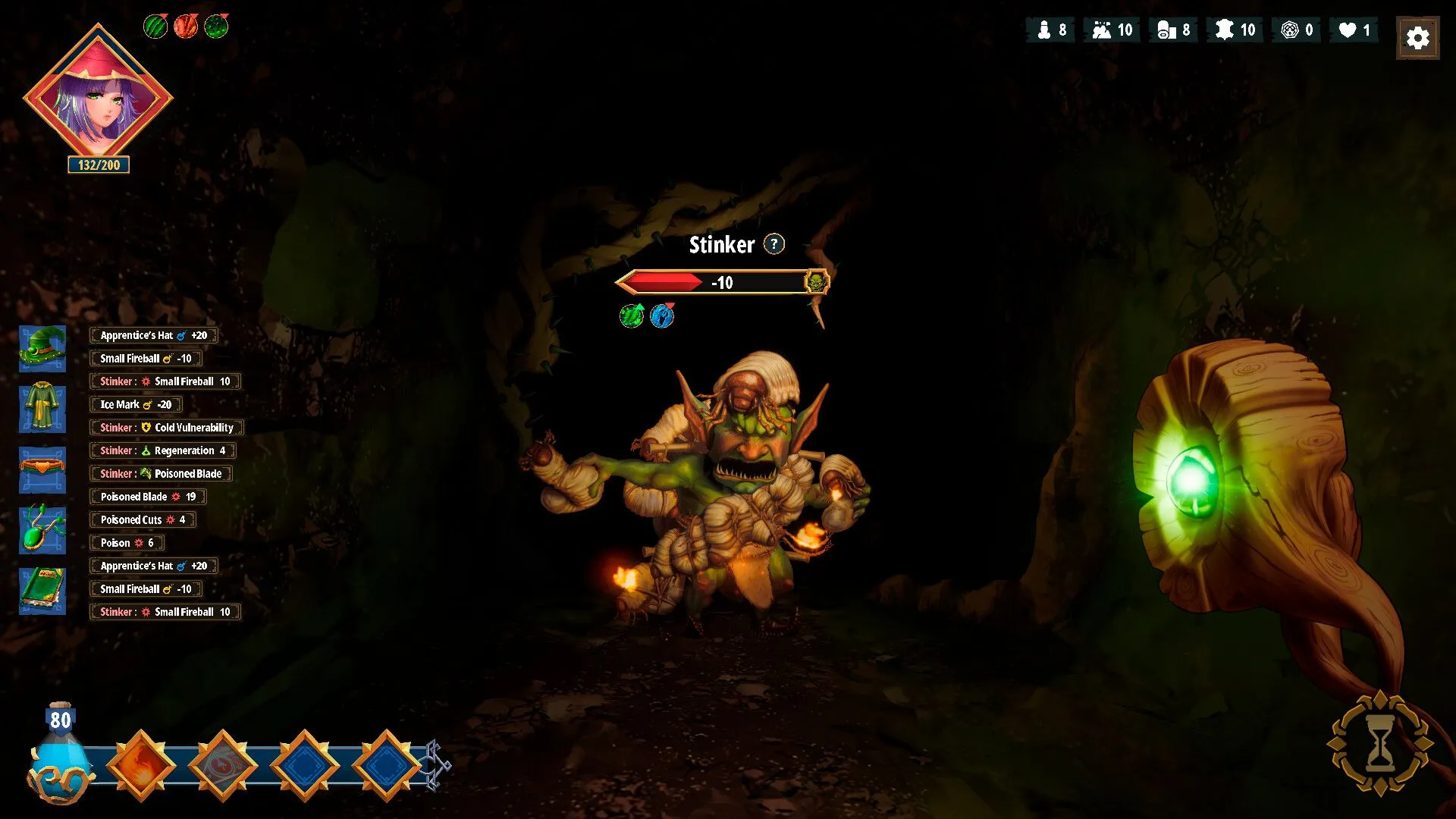1456x819 pixels.
Task: Select the greyed-out red mark spell slot
Action: click(x=223, y=765)
